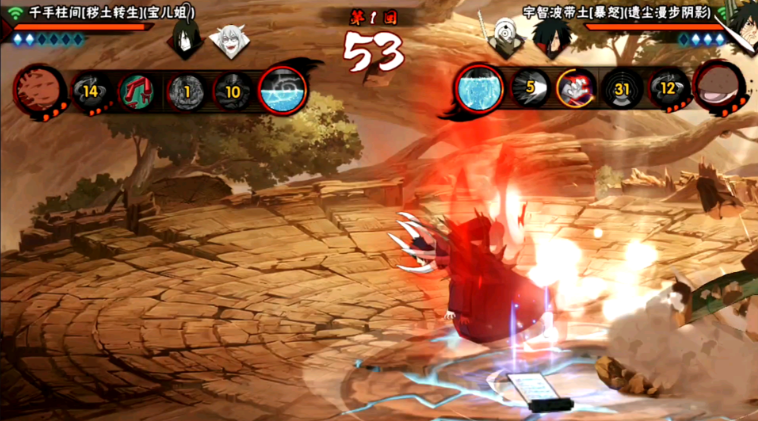The height and width of the screenshot is (421, 758).
Task: Select Obito's wide-mouthed pink summon icon
Action: tap(719, 89)
